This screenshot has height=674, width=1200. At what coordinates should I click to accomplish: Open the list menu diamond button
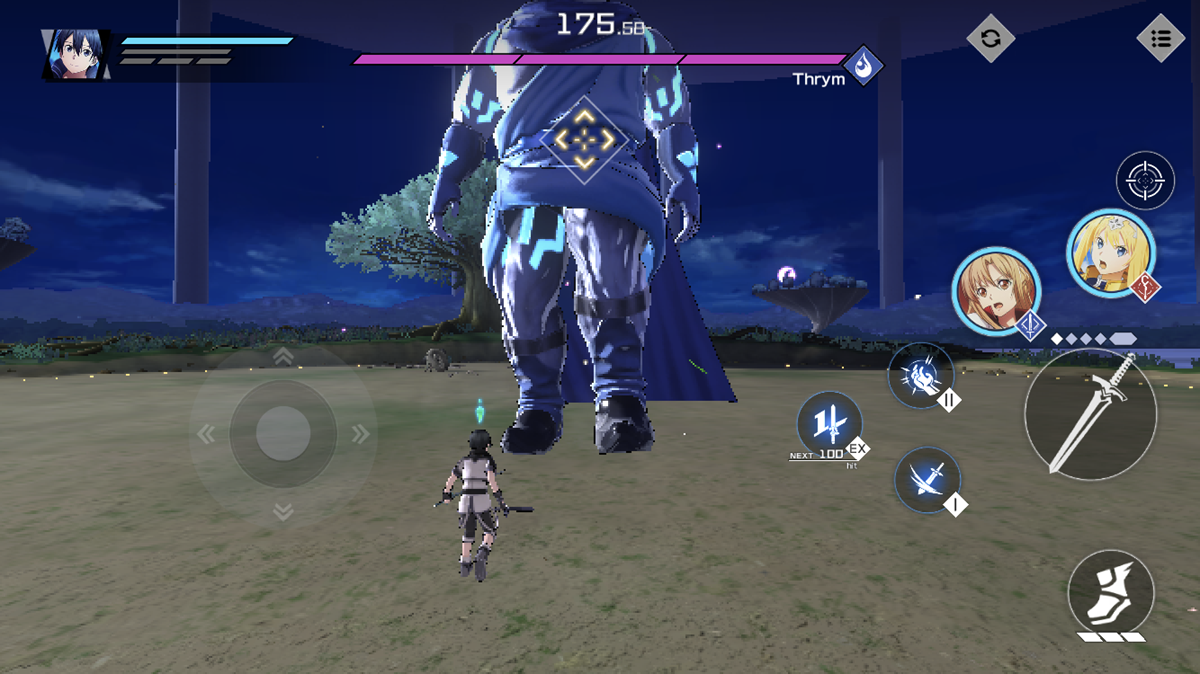1161,39
